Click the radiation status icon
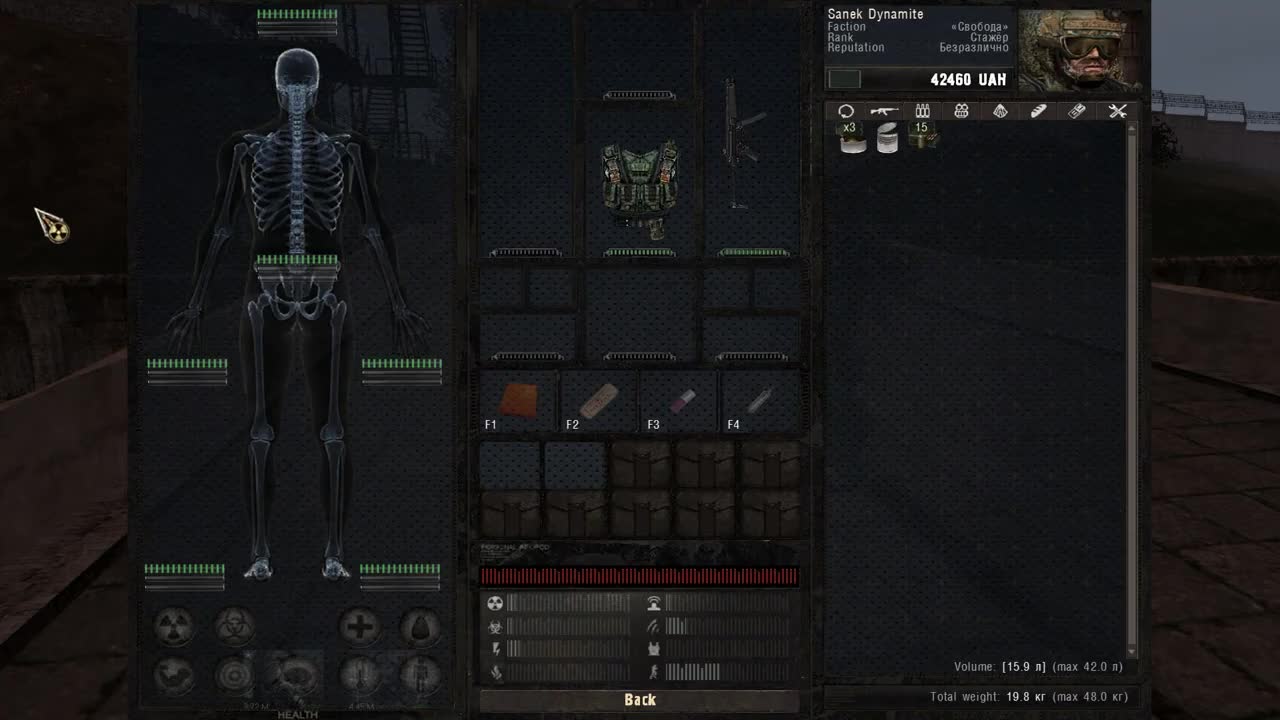This screenshot has height=720, width=1280. (x=174, y=626)
